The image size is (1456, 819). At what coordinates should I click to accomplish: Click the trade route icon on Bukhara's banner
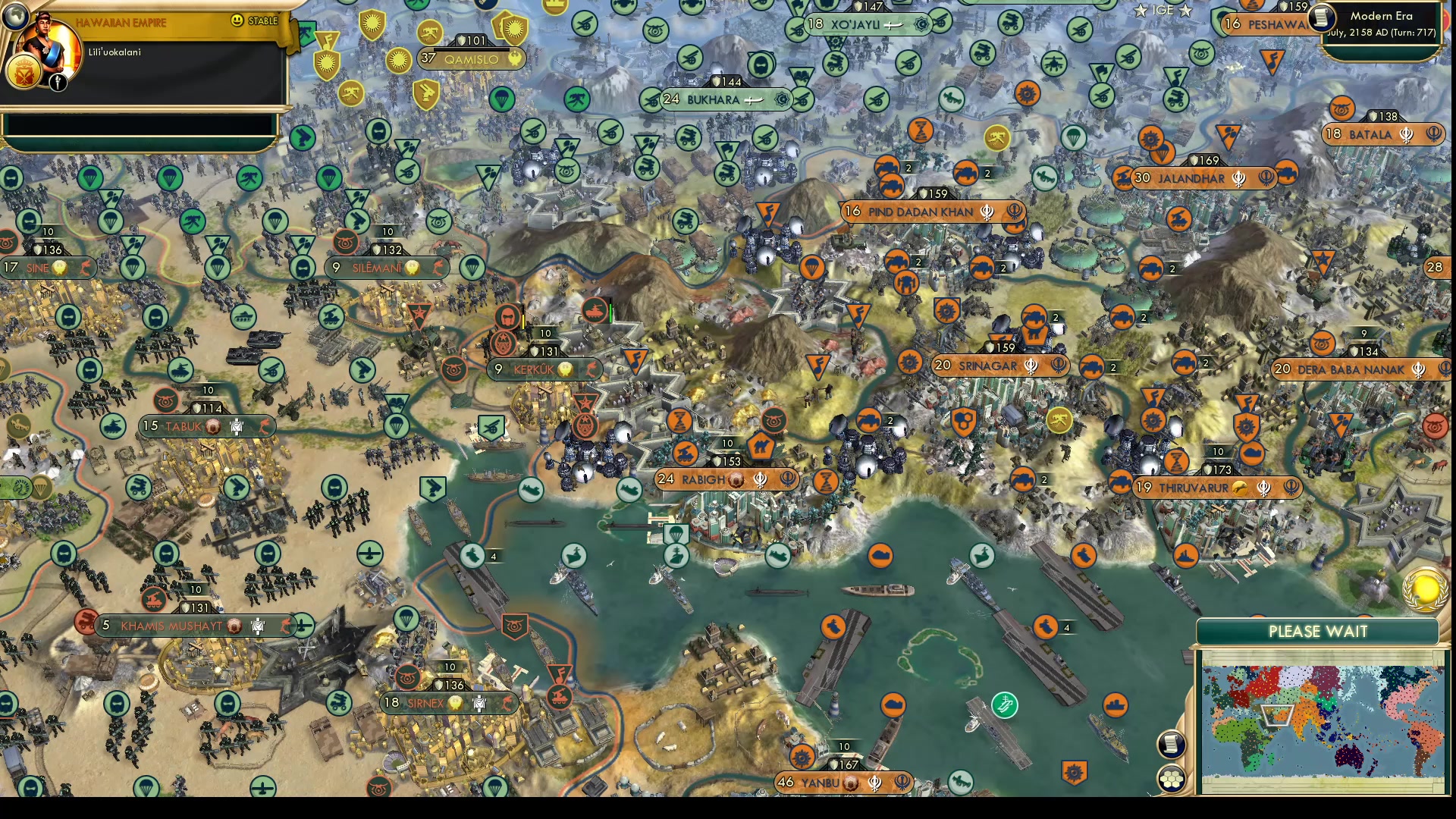(x=752, y=100)
